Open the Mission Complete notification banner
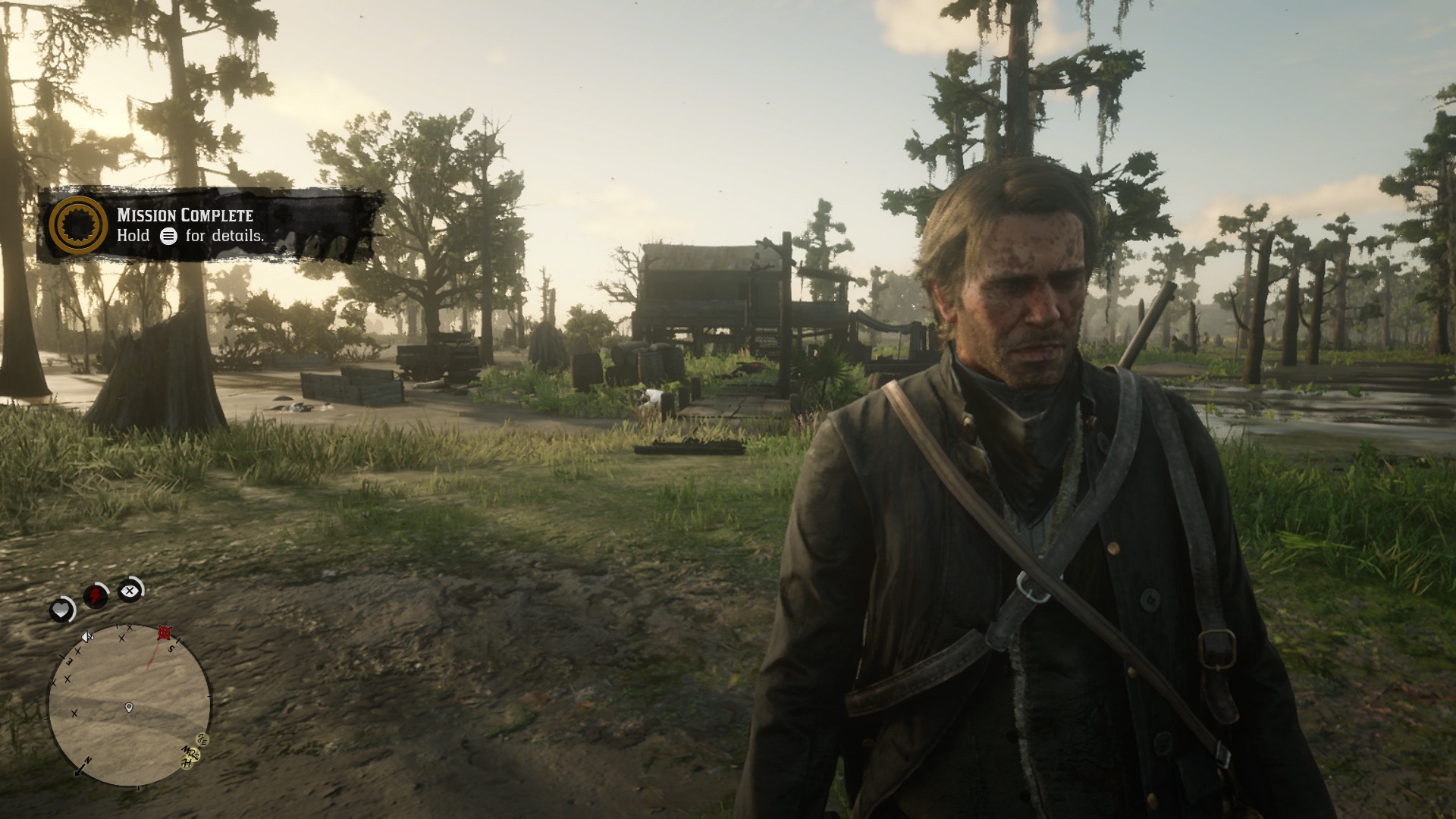The height and width of the screenshot is (819, 1456). pyautogui.click(x=209, y=225)
